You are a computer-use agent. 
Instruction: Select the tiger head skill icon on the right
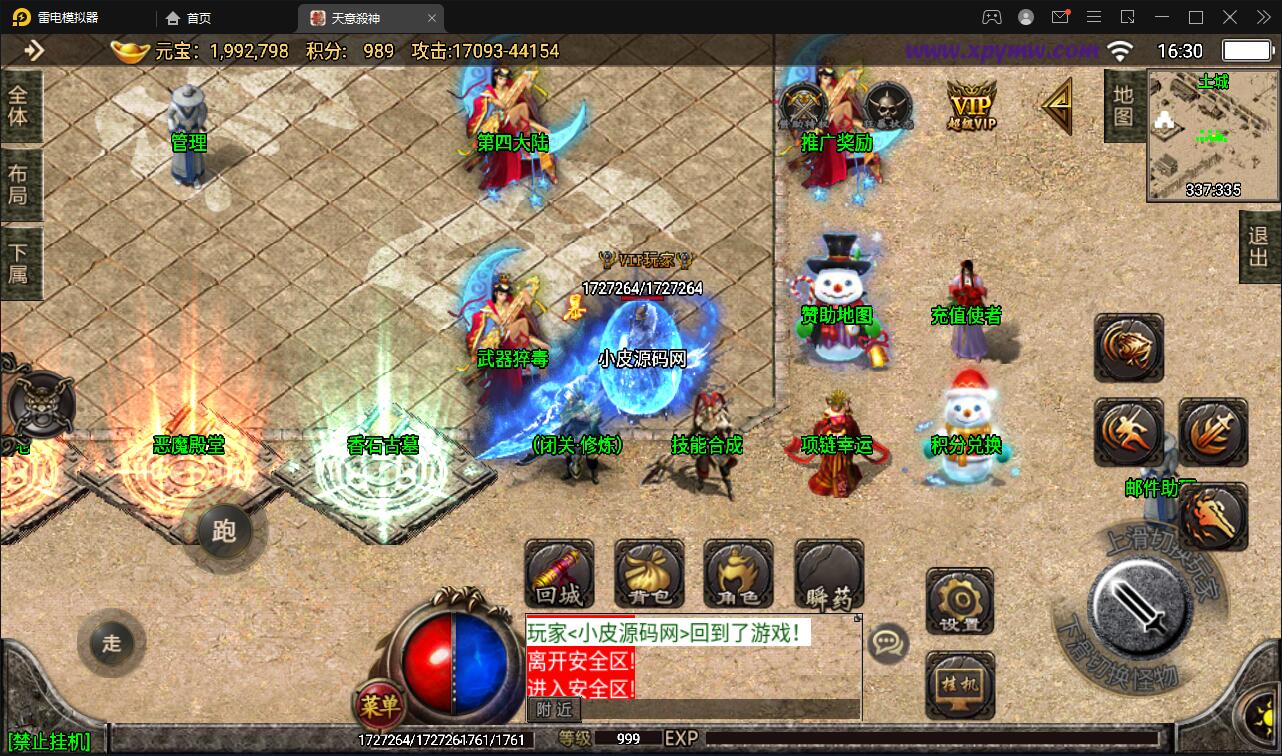1128,349
